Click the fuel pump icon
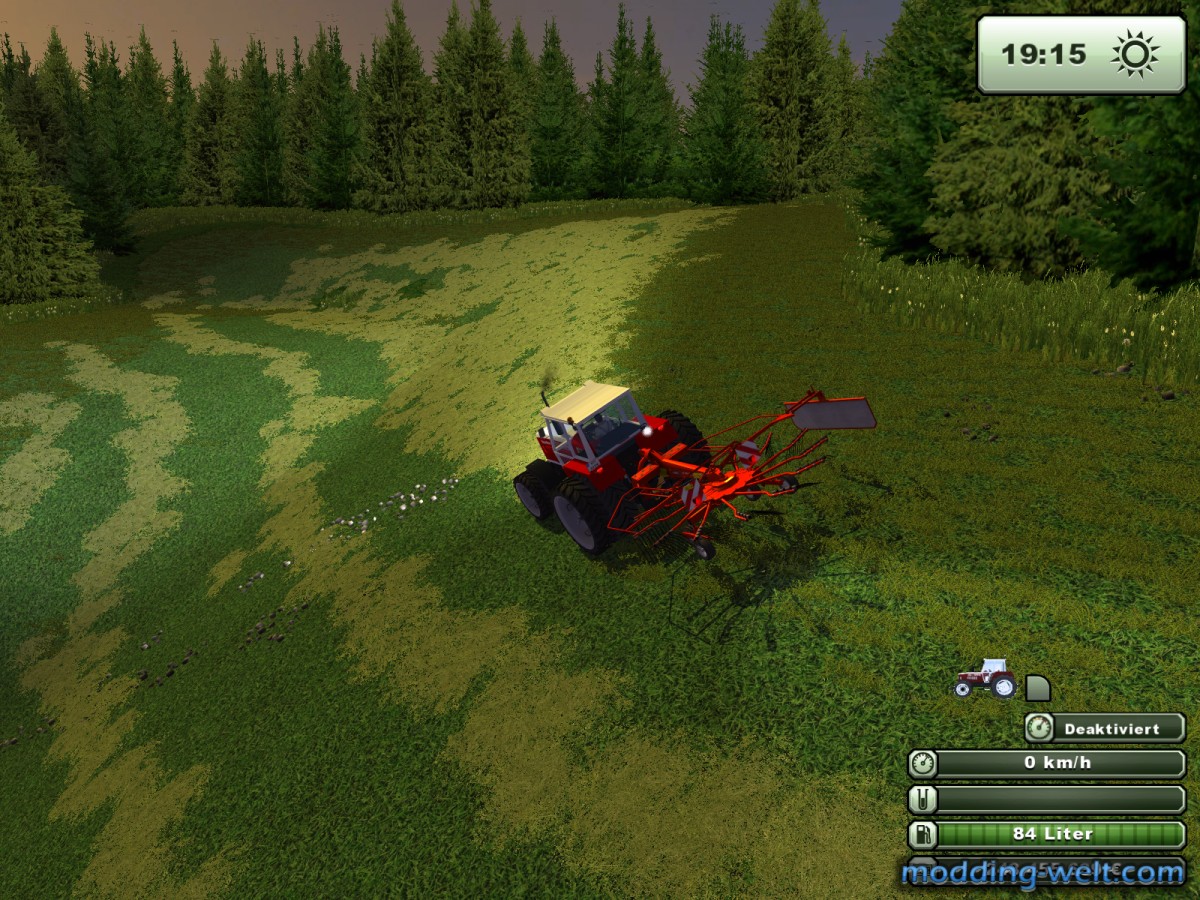This screenshot has width=1200, height=900. pos(922,834)
